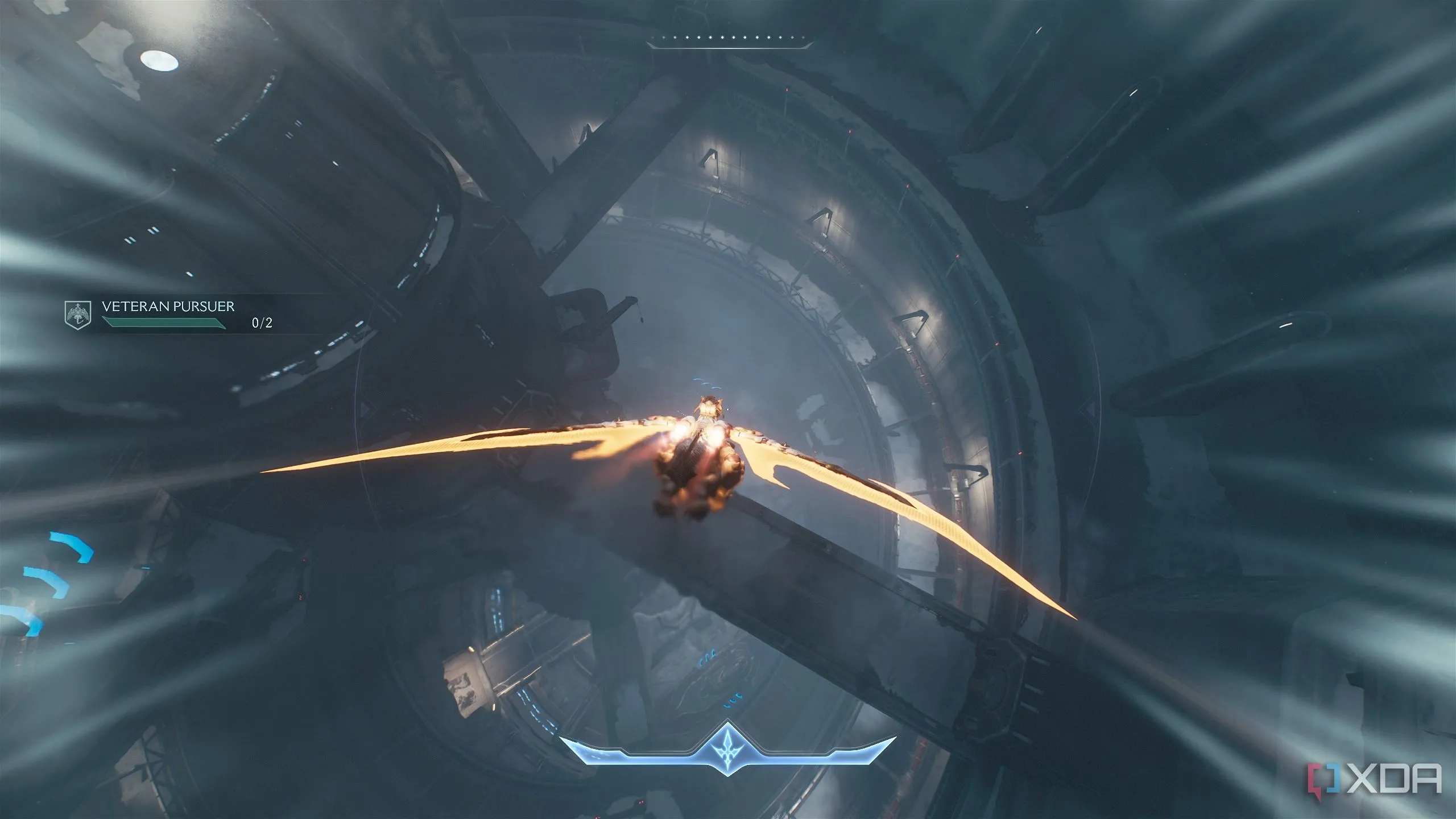1456x819 pixels.
Task: Click the dragon emblem objective icon
Action: point(77,314)
